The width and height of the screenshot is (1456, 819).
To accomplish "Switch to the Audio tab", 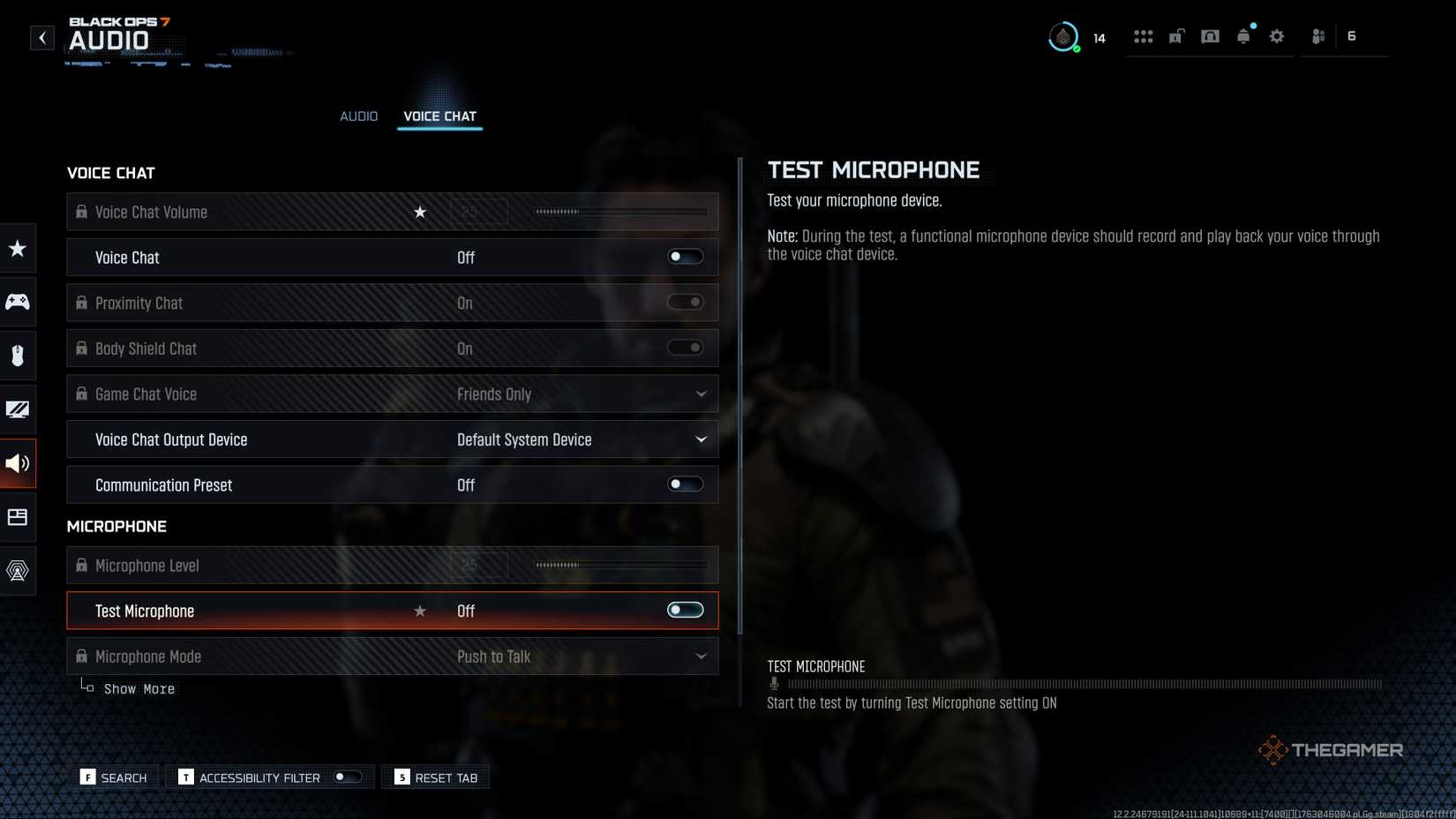I will [x=358, y=116].
